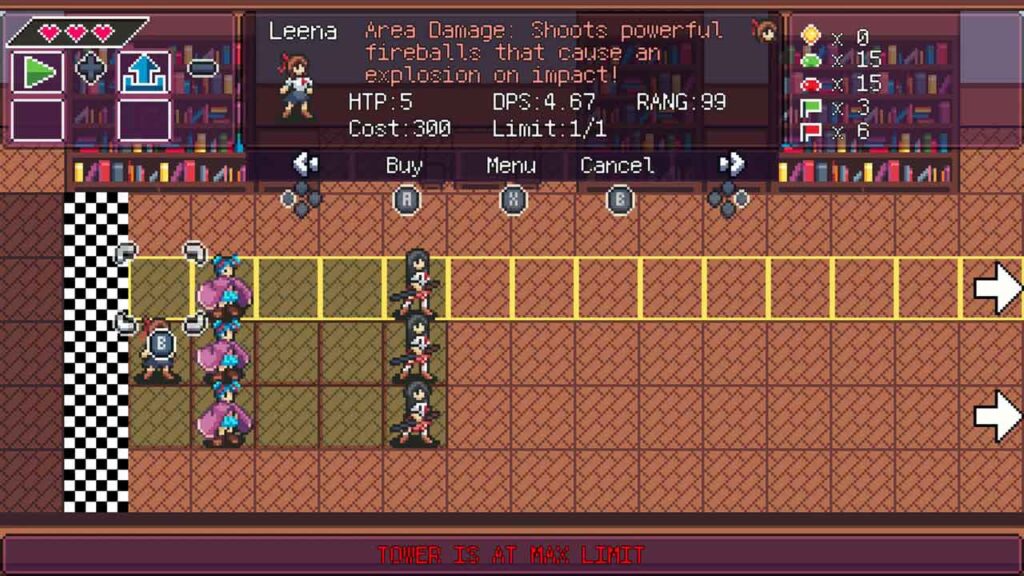The image size is (1024, 576).
Task: Start the wave with the green play button
Action: pyautogui.click(x=36, y=71)
